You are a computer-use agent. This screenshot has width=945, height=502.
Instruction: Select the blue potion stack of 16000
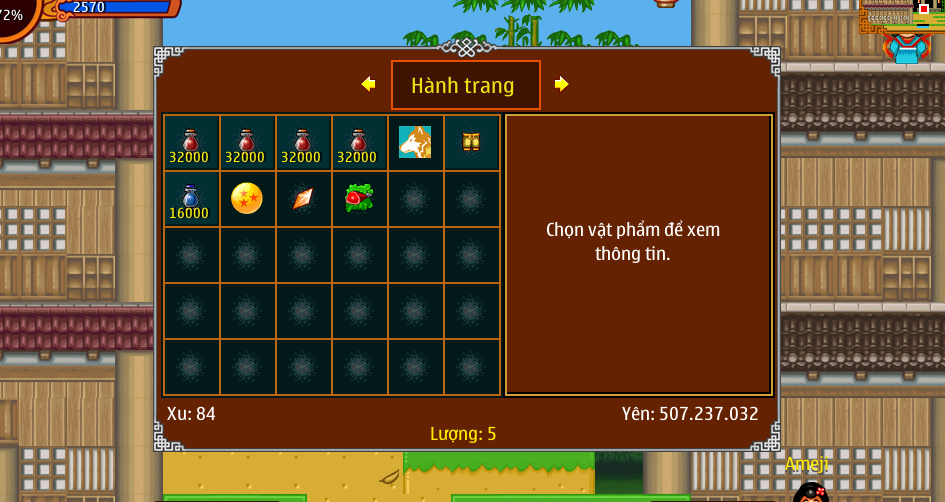(x=191, y=198)
